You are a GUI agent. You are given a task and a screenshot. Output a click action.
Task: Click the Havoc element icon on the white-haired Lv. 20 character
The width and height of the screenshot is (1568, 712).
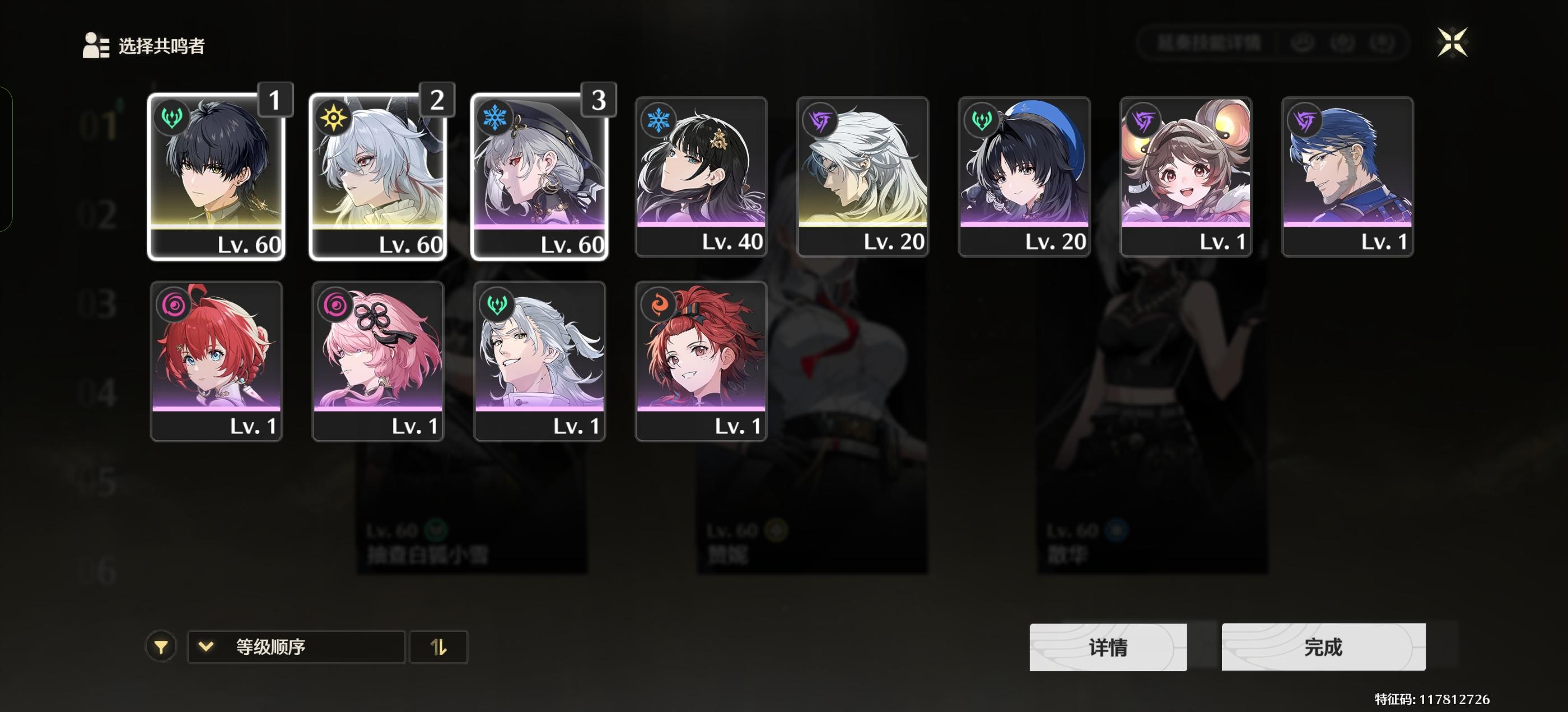click(819, 120)
